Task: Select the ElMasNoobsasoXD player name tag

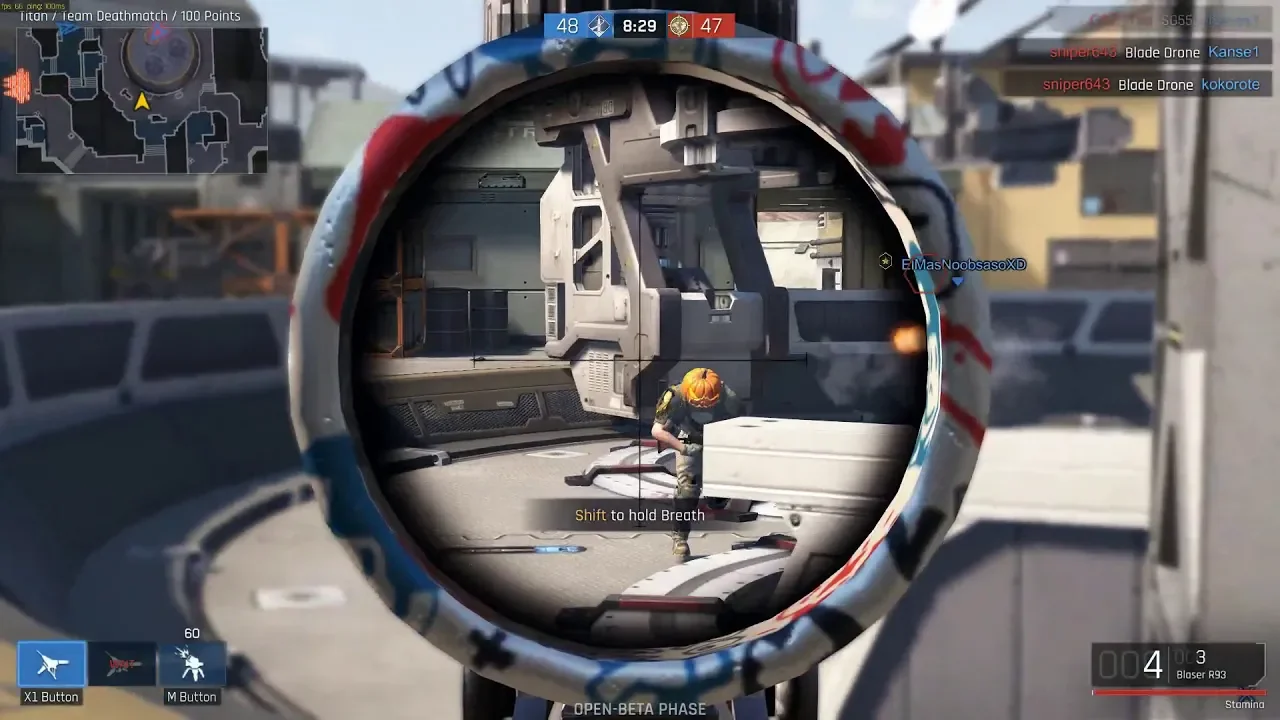Action: click(963, 264)
